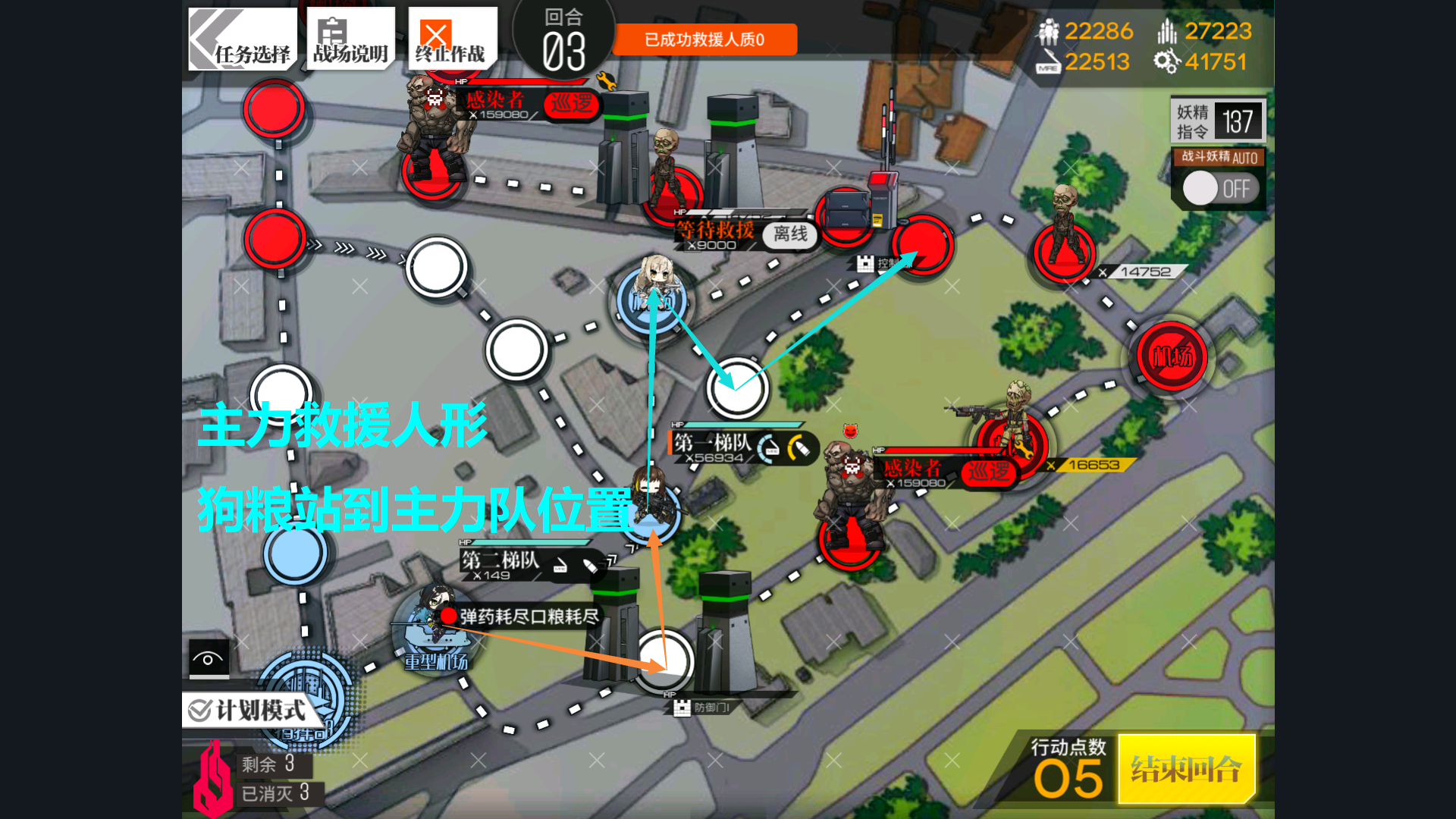Select the red 机场 enemy heliport node
This screenshot has width=1456, height=819.
pos(1172,356)
